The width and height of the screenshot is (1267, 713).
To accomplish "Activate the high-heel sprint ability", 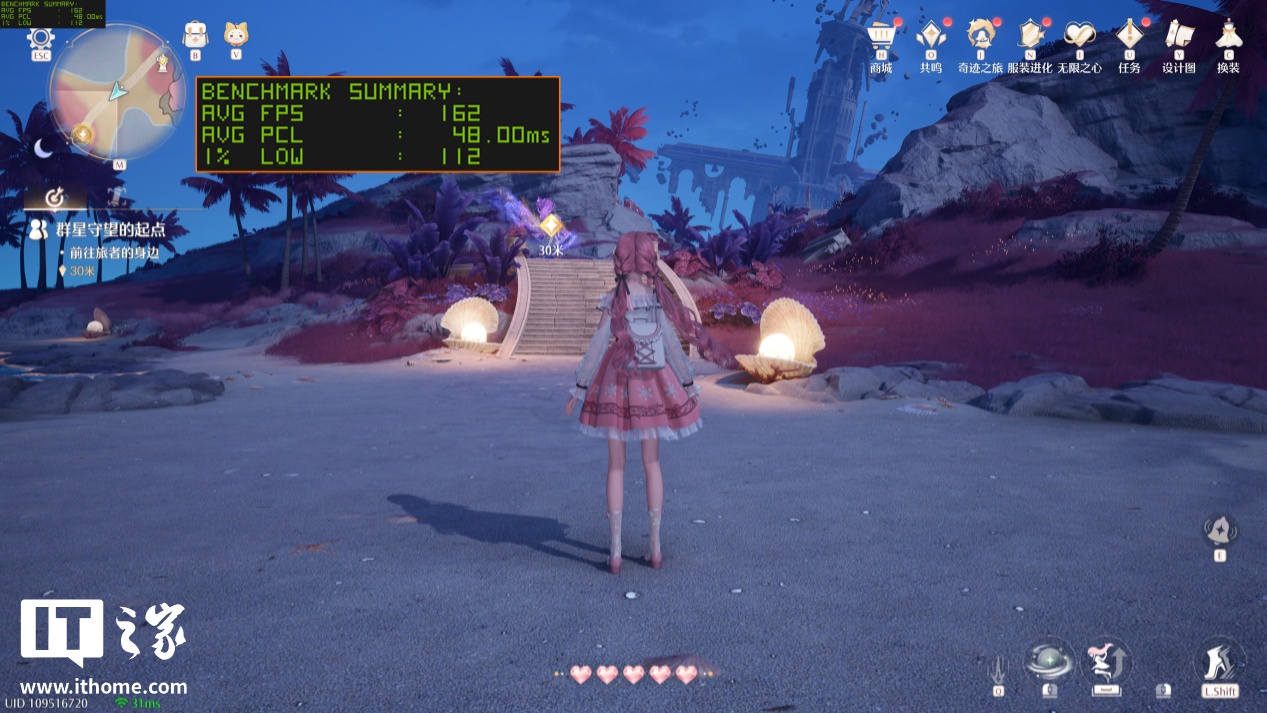I will coord(1220,661).
